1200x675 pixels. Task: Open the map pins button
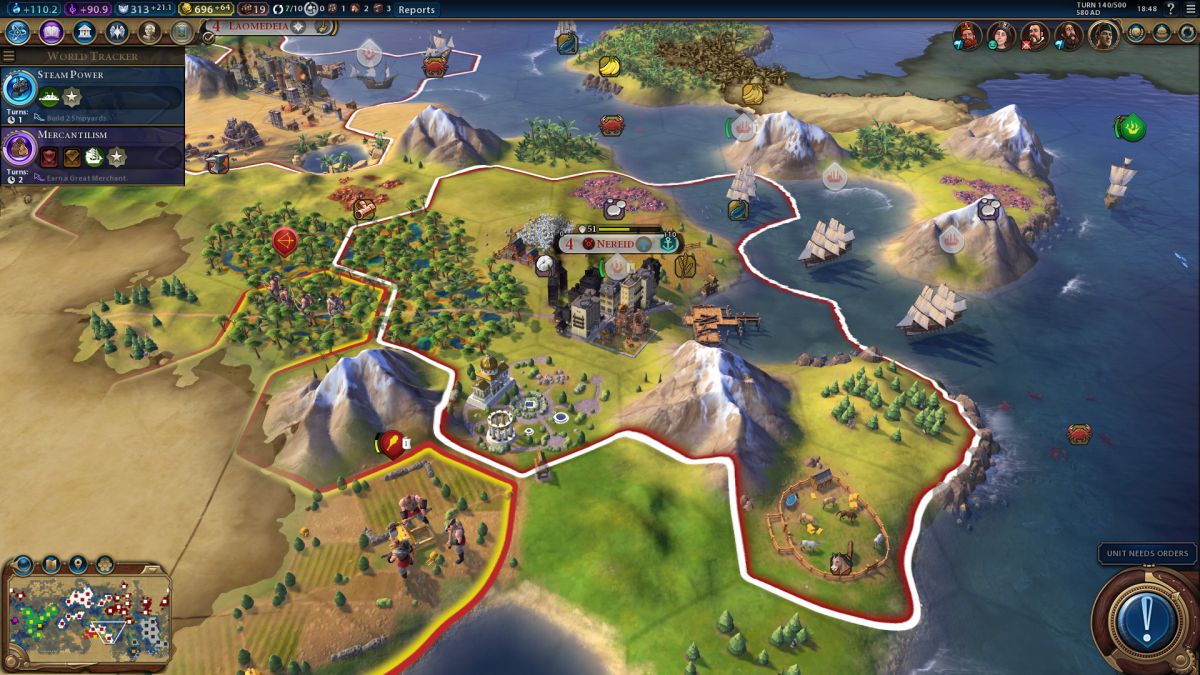tap(78, 564)
